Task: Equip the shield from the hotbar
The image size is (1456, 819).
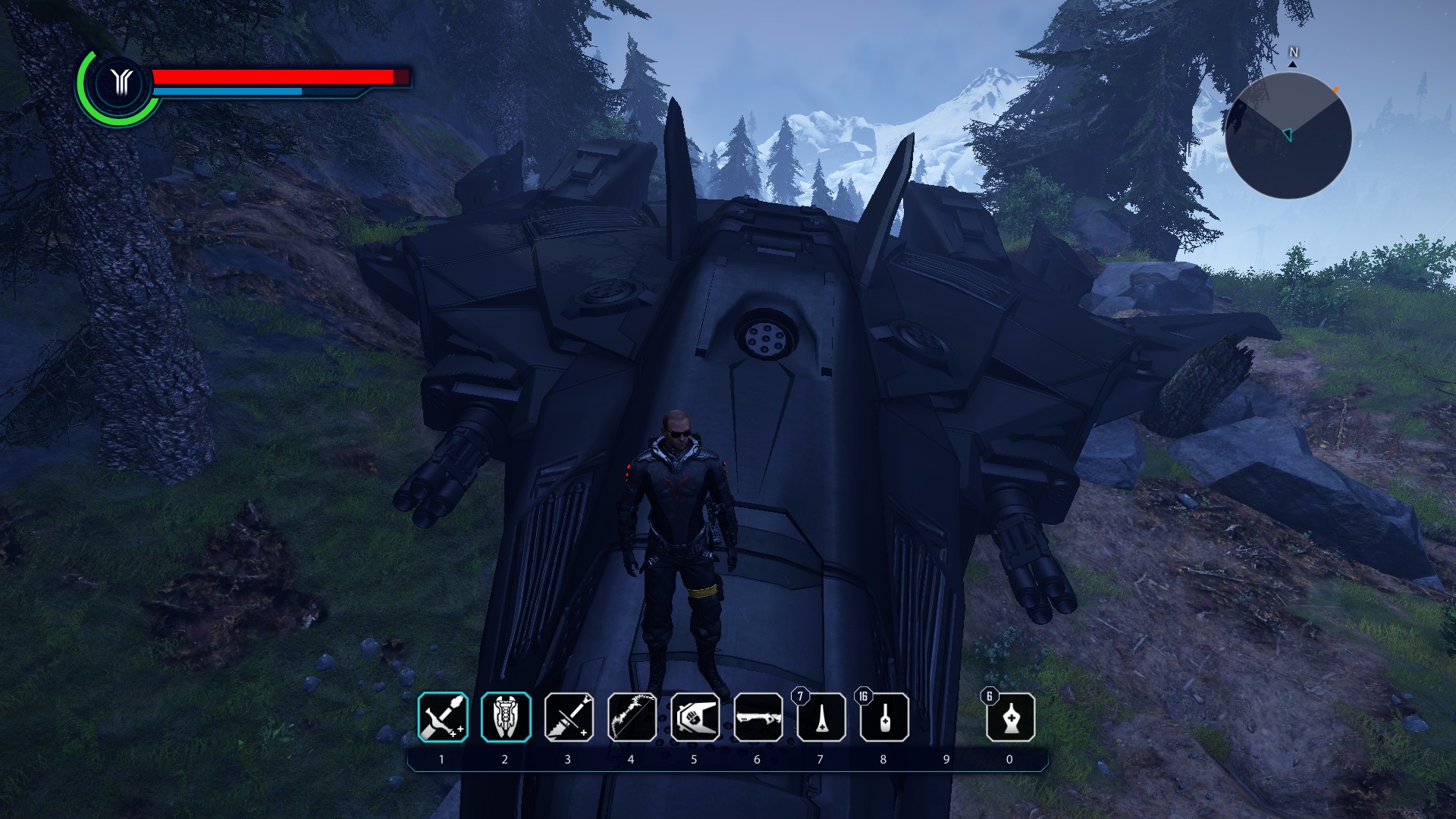Action: 506,717
